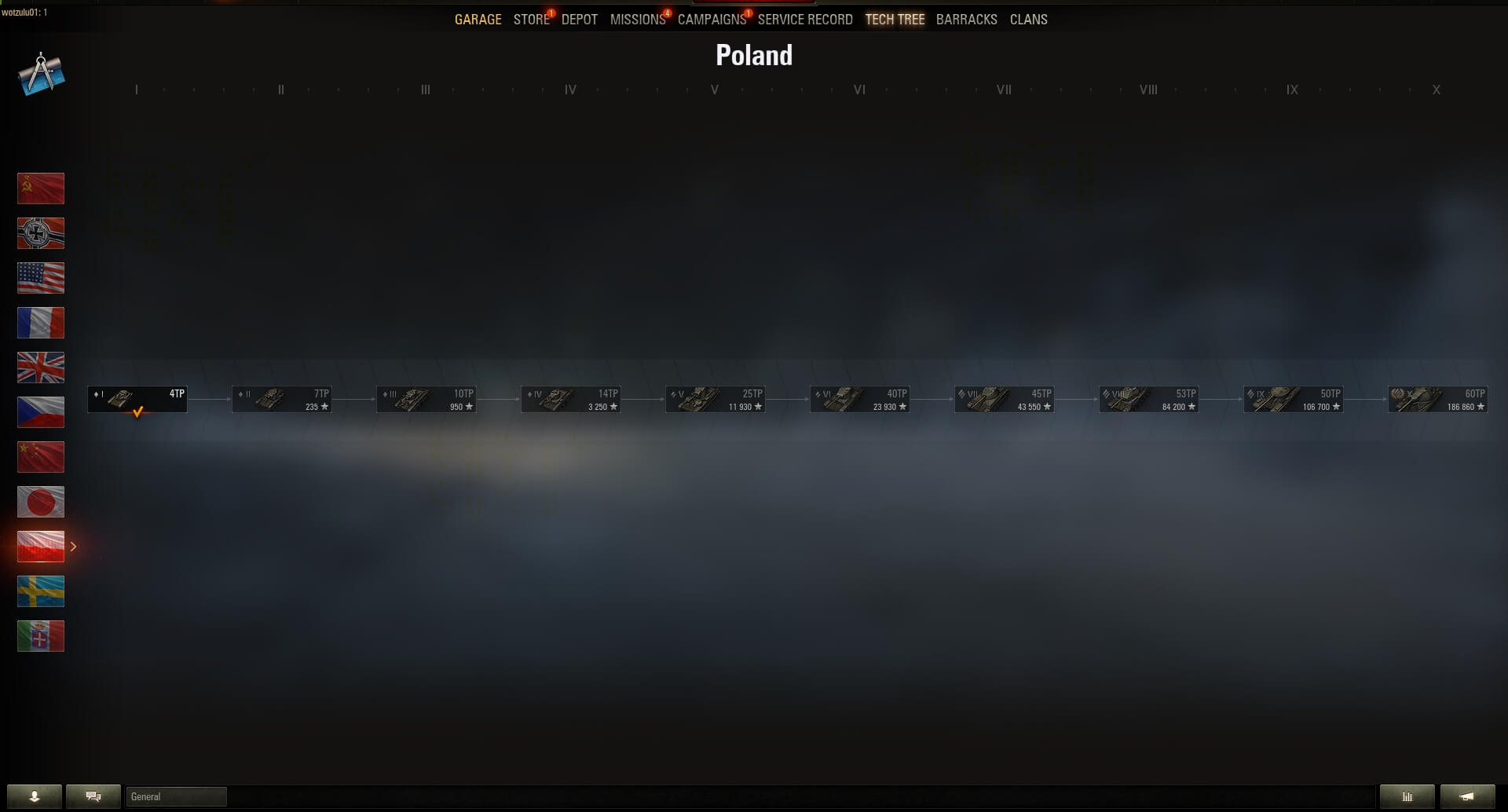Select the Soviet Union nation flag
The width and height of the screenshot is (1508, 812).
pos(41,188)
